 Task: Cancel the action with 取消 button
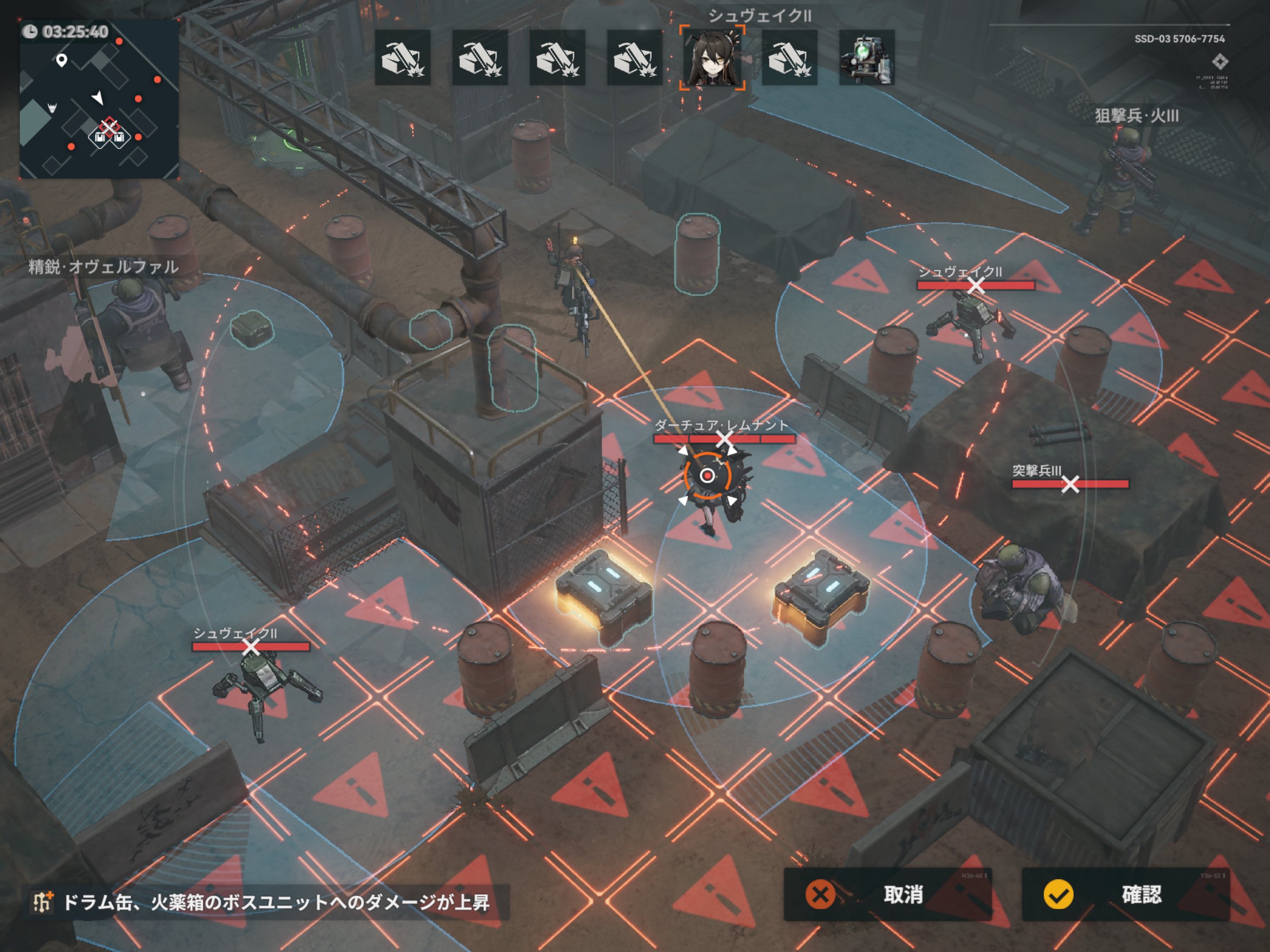pyautogui.click(x=887, y=894)
